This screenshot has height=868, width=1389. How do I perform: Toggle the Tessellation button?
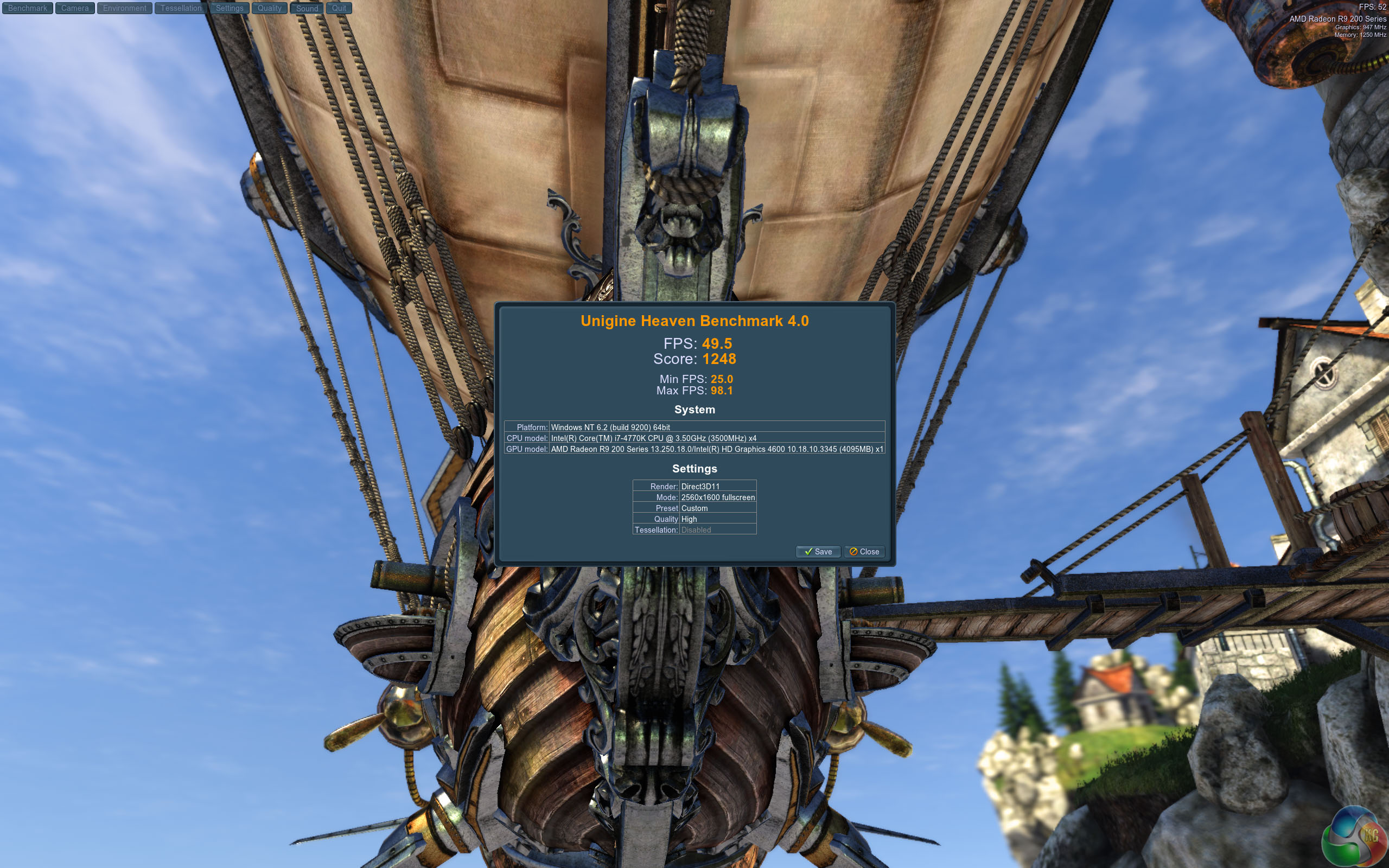click(x=181, y=8)
